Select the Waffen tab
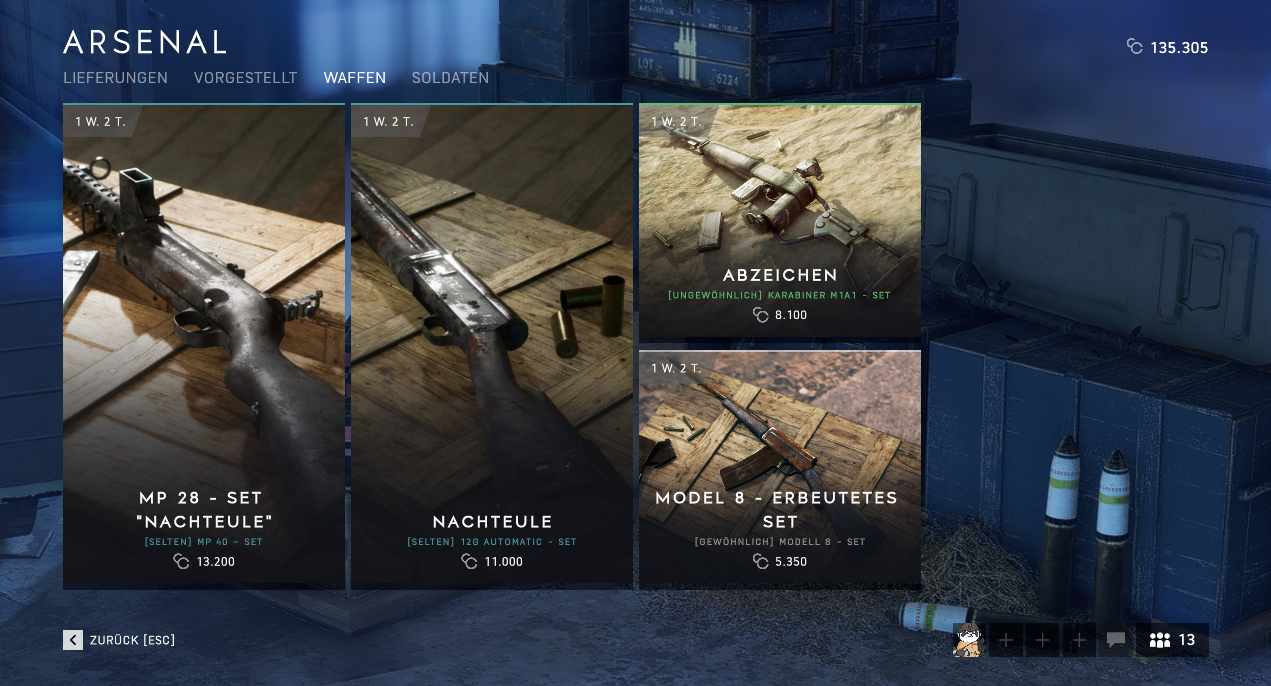Screen dimensions: 1271x686 coord(354,78)
